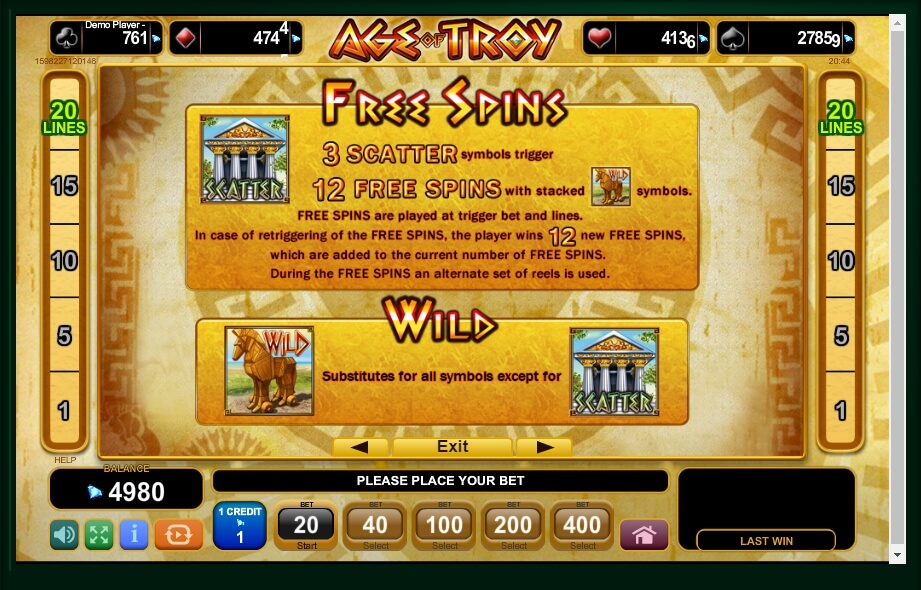Choose the 100 bet button

444,525
